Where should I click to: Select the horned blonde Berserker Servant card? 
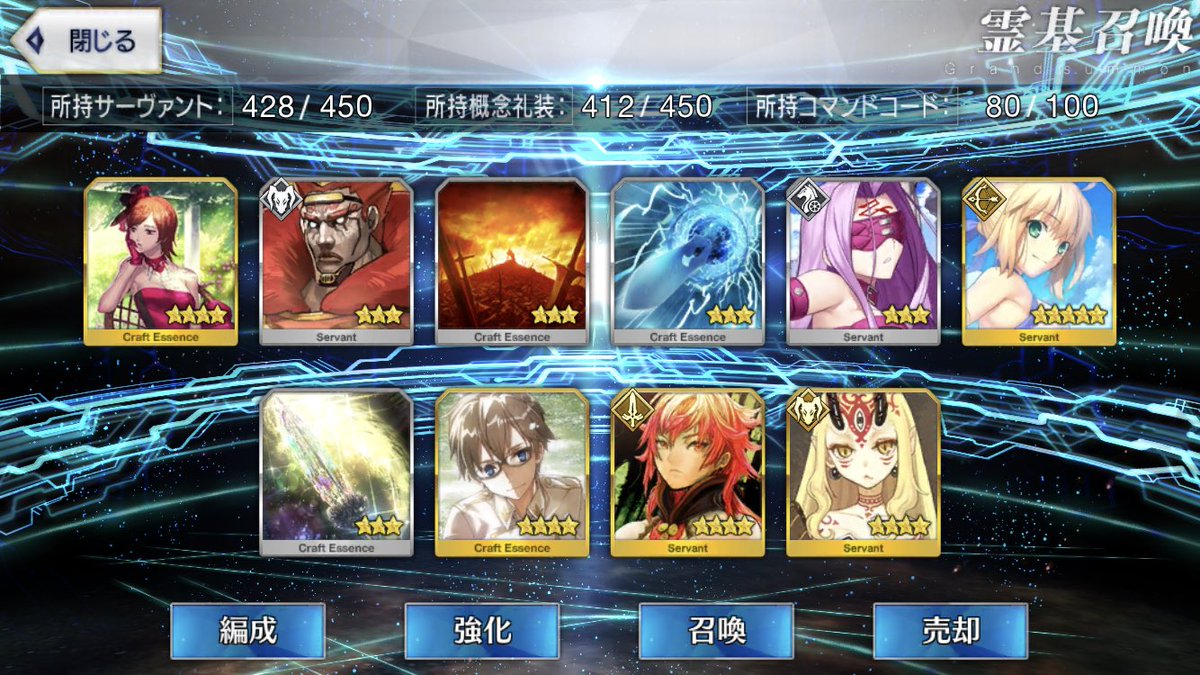click(863, 473)
